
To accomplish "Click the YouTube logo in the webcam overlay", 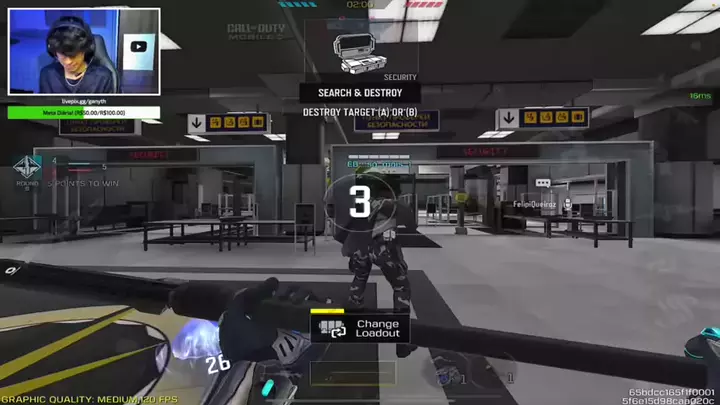I will click(x=138, y=46).
